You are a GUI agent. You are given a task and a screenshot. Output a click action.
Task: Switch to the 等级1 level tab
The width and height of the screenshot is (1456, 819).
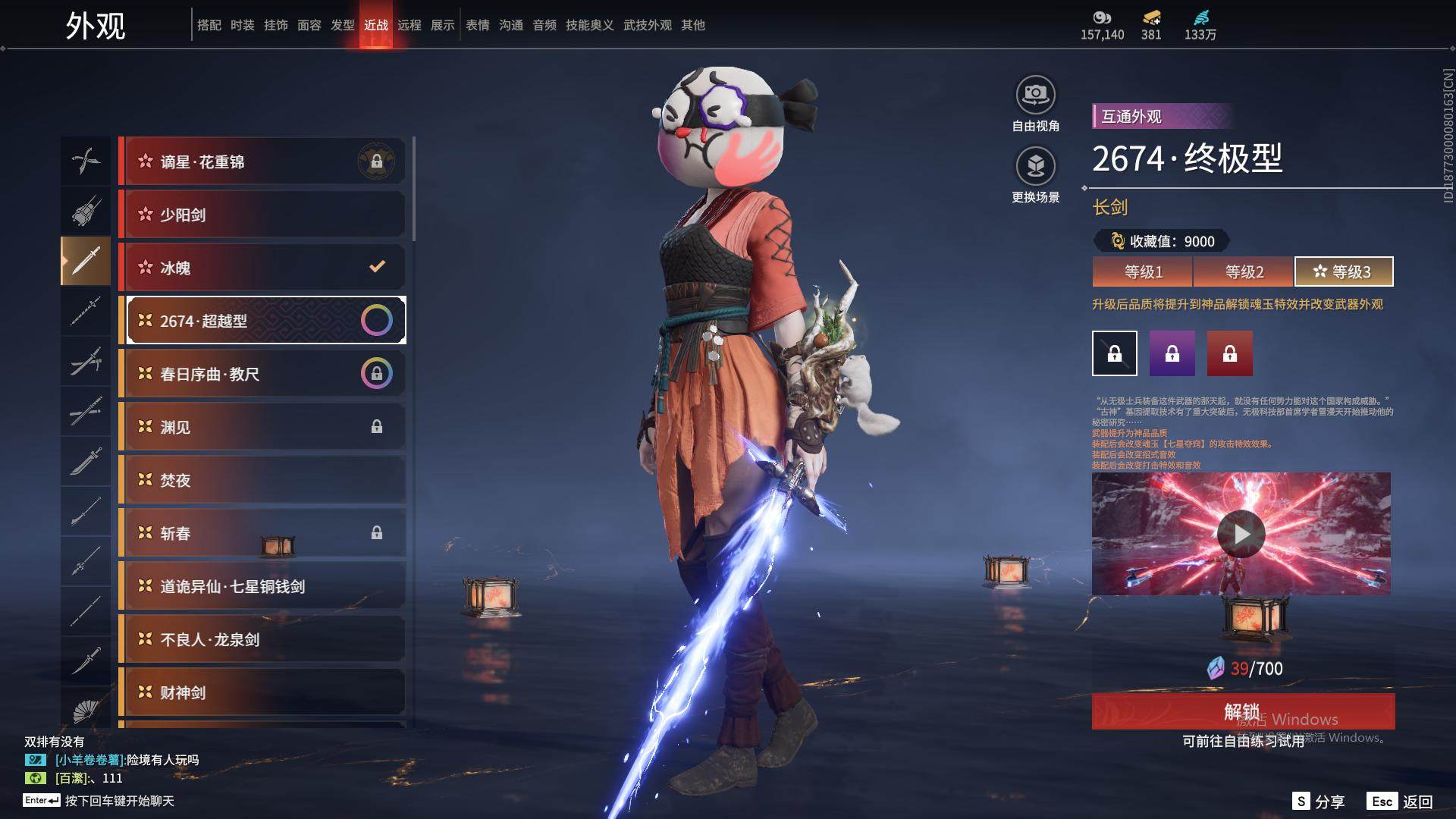pos(1143,271)
